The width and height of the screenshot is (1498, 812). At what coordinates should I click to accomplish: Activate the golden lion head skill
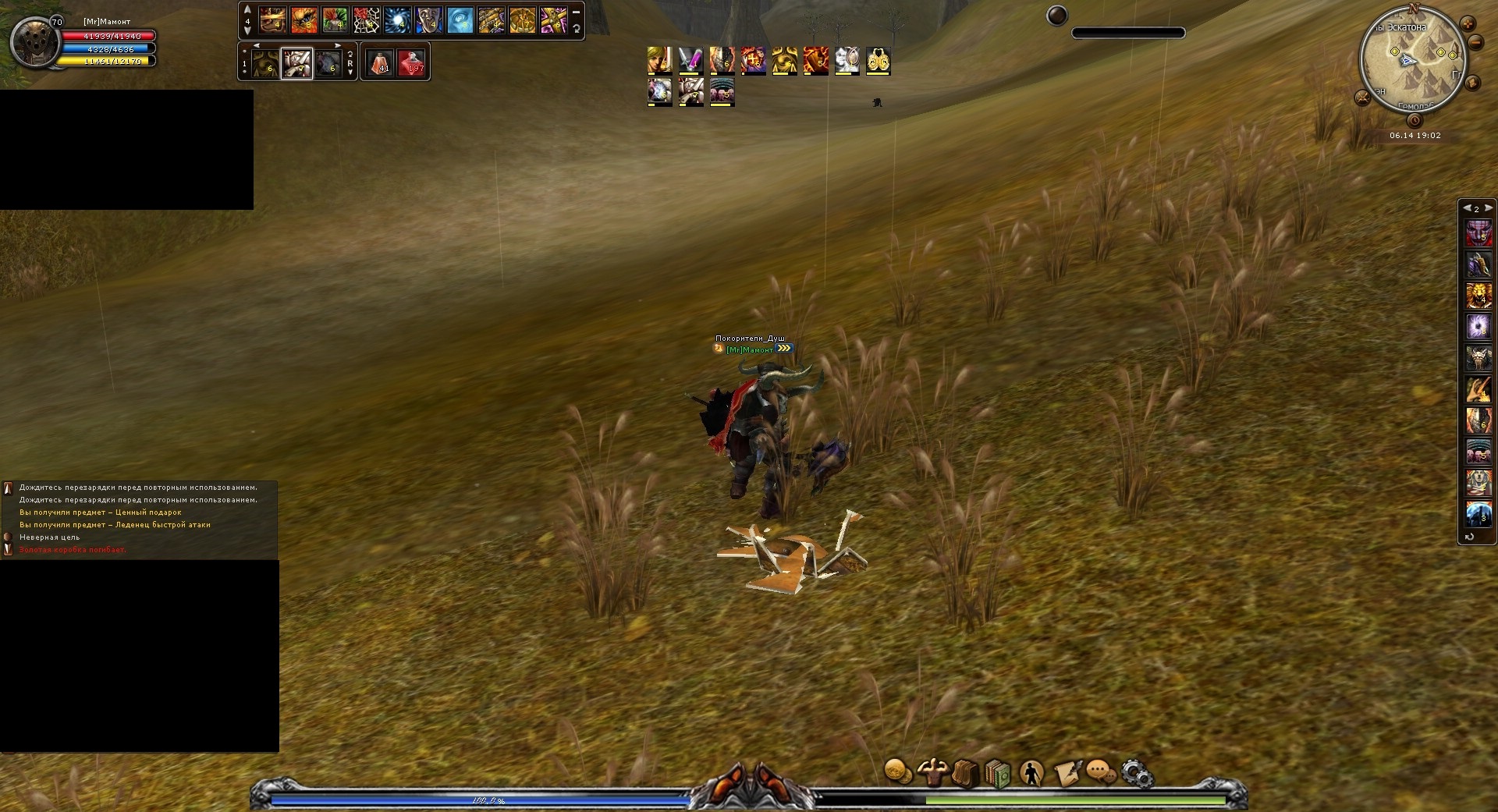(x=1478, y=295)
